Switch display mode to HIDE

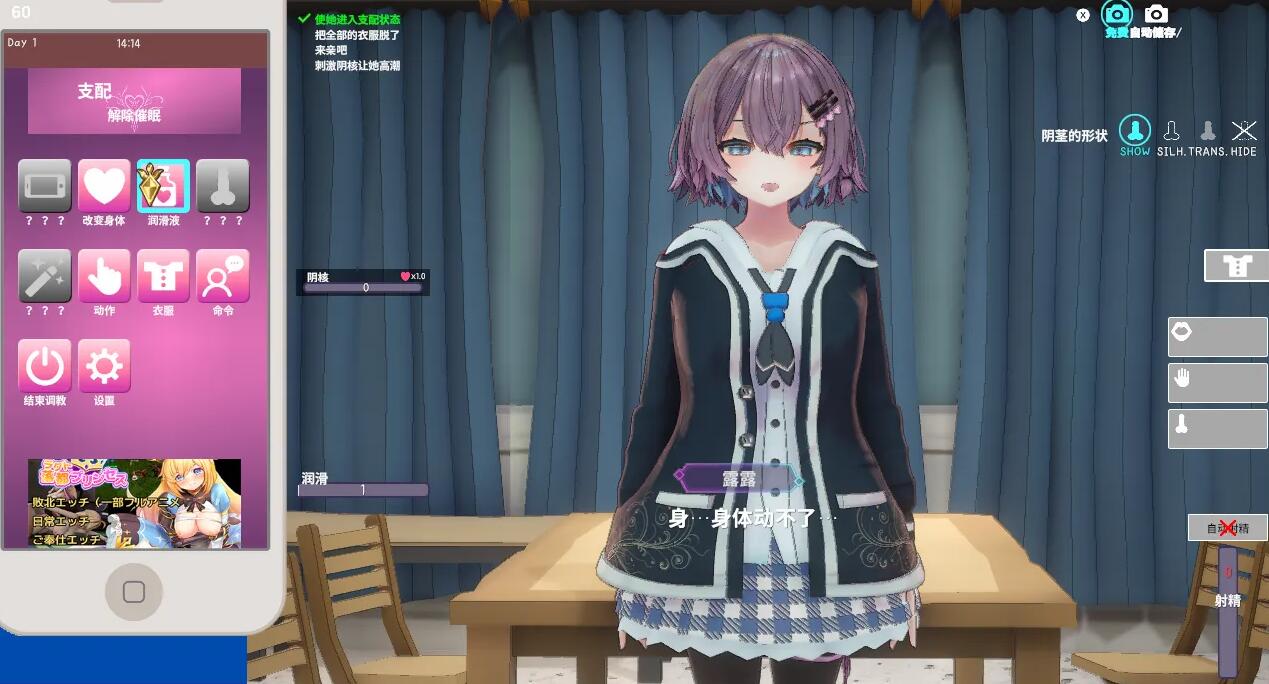(x=1244, y=132)
